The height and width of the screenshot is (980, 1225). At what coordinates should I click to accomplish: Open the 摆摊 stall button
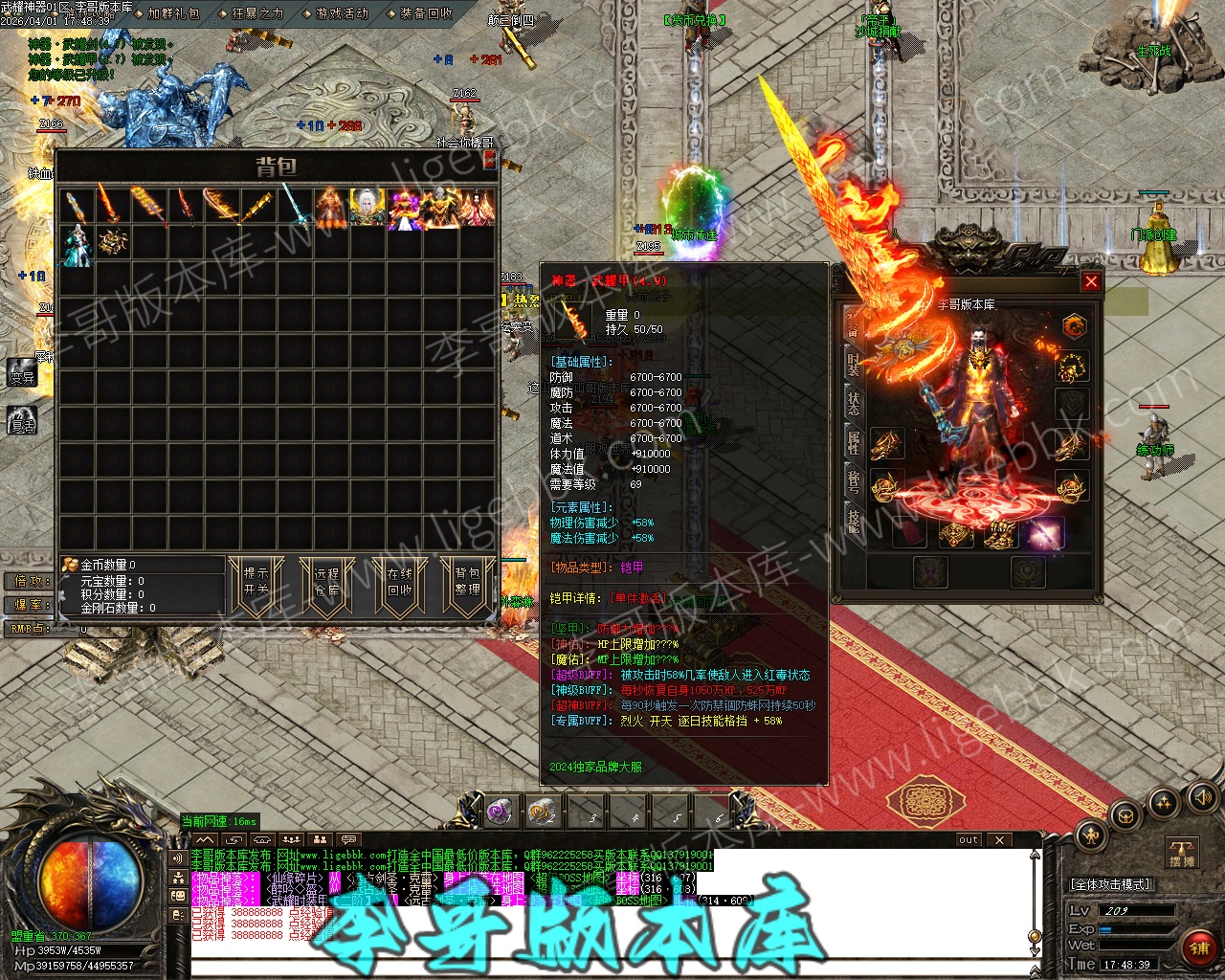pyautogui.click(x=1182, y=853)
